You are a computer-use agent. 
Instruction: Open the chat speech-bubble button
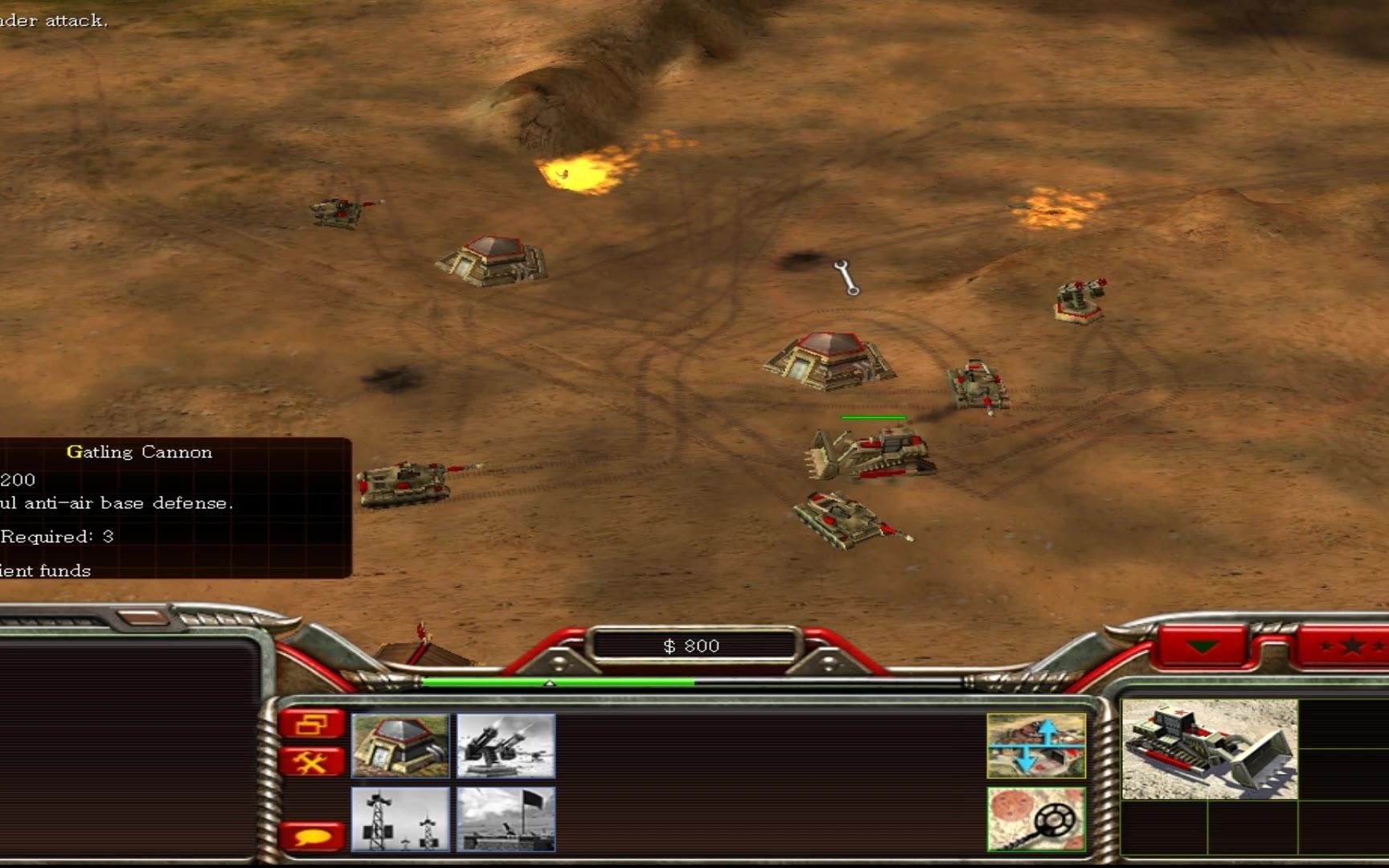coord(312,837)
